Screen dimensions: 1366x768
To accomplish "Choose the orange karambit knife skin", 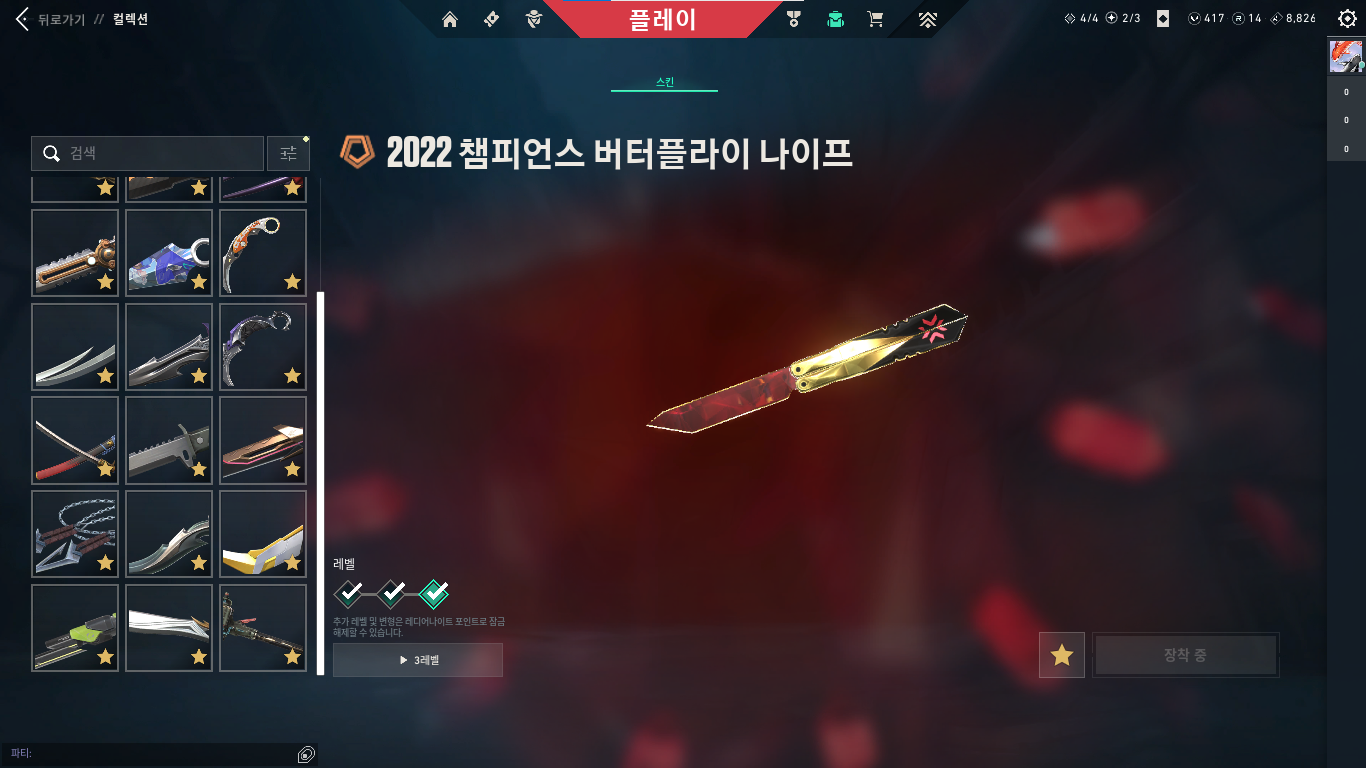I will 262,252.
